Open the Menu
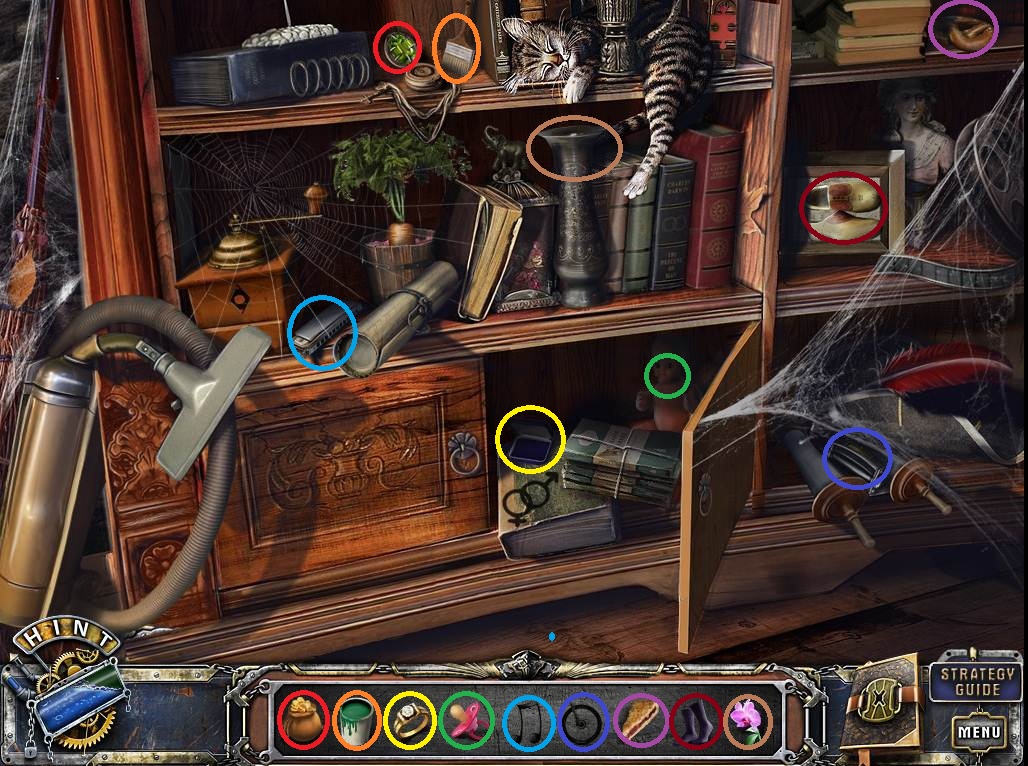1028x766 pixels. 978,731
